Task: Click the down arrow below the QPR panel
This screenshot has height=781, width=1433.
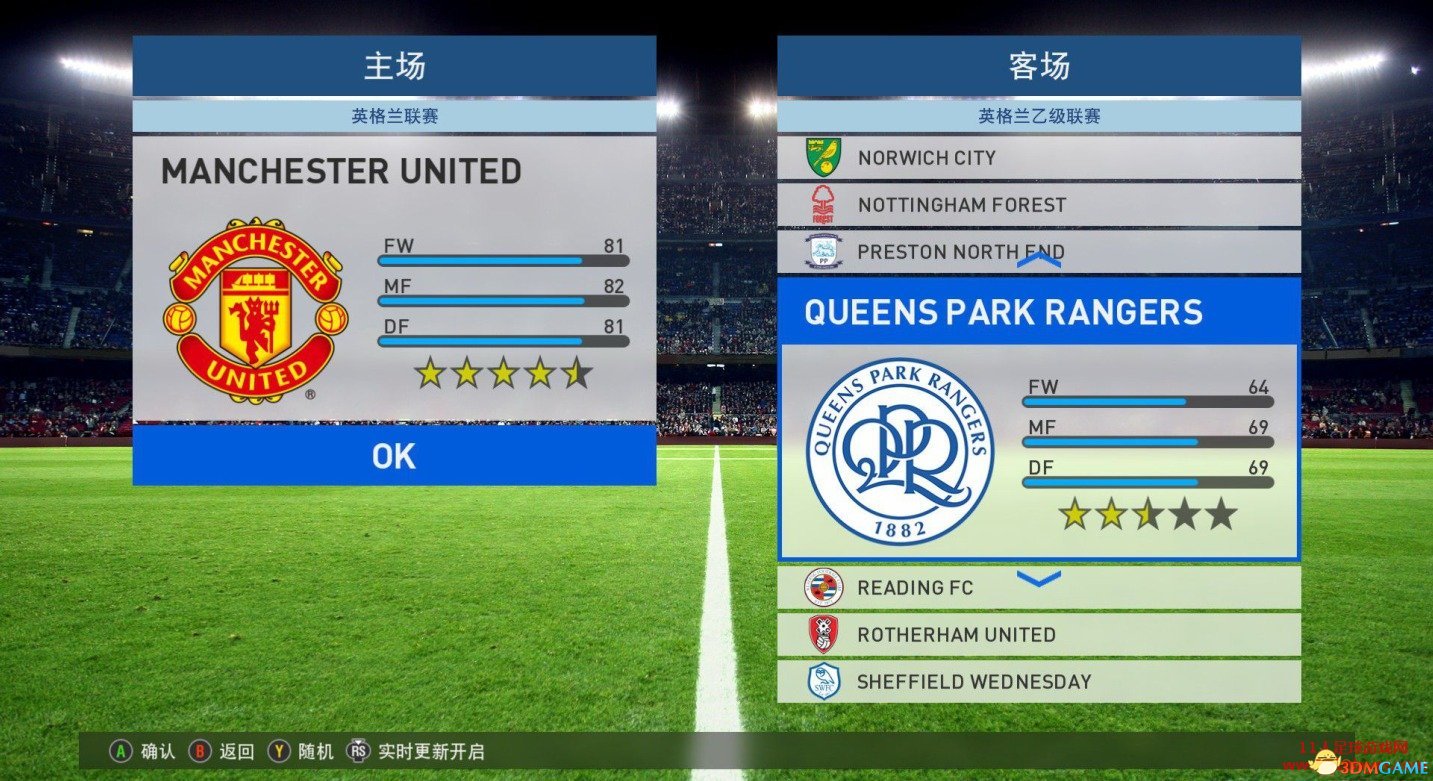Action: point(1038,578)
